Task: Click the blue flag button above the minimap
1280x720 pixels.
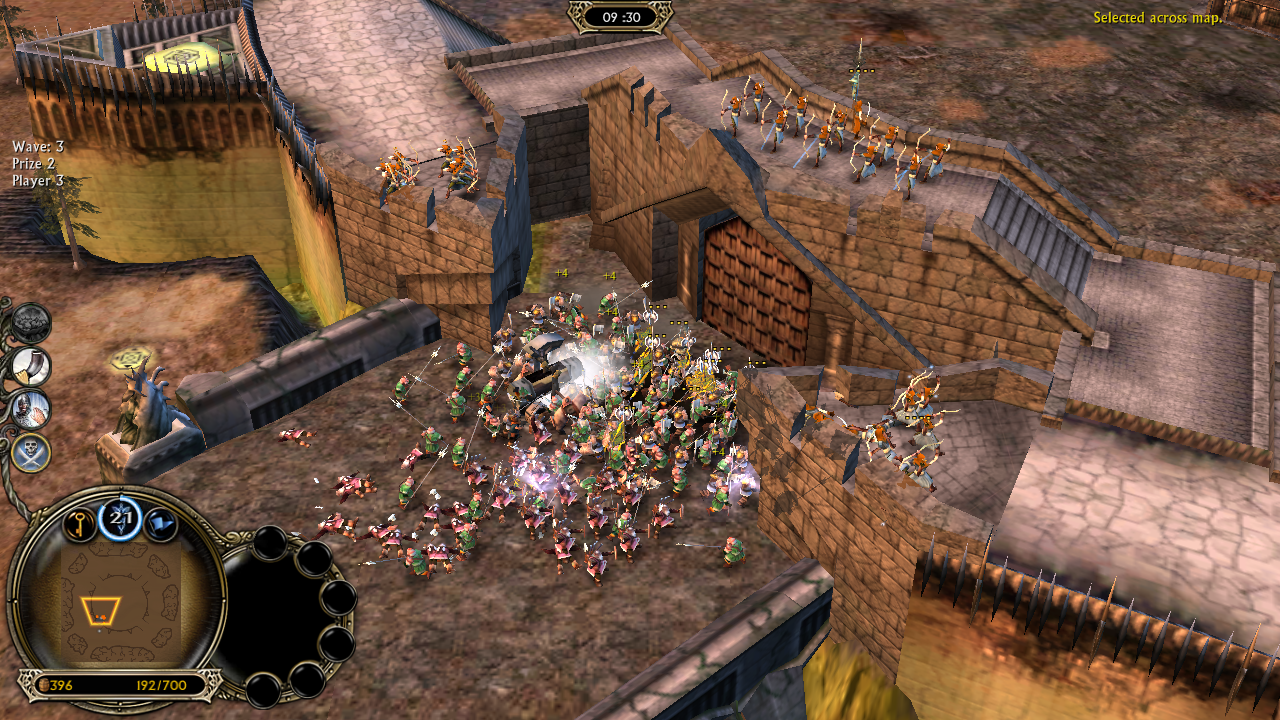Action: 160,523
